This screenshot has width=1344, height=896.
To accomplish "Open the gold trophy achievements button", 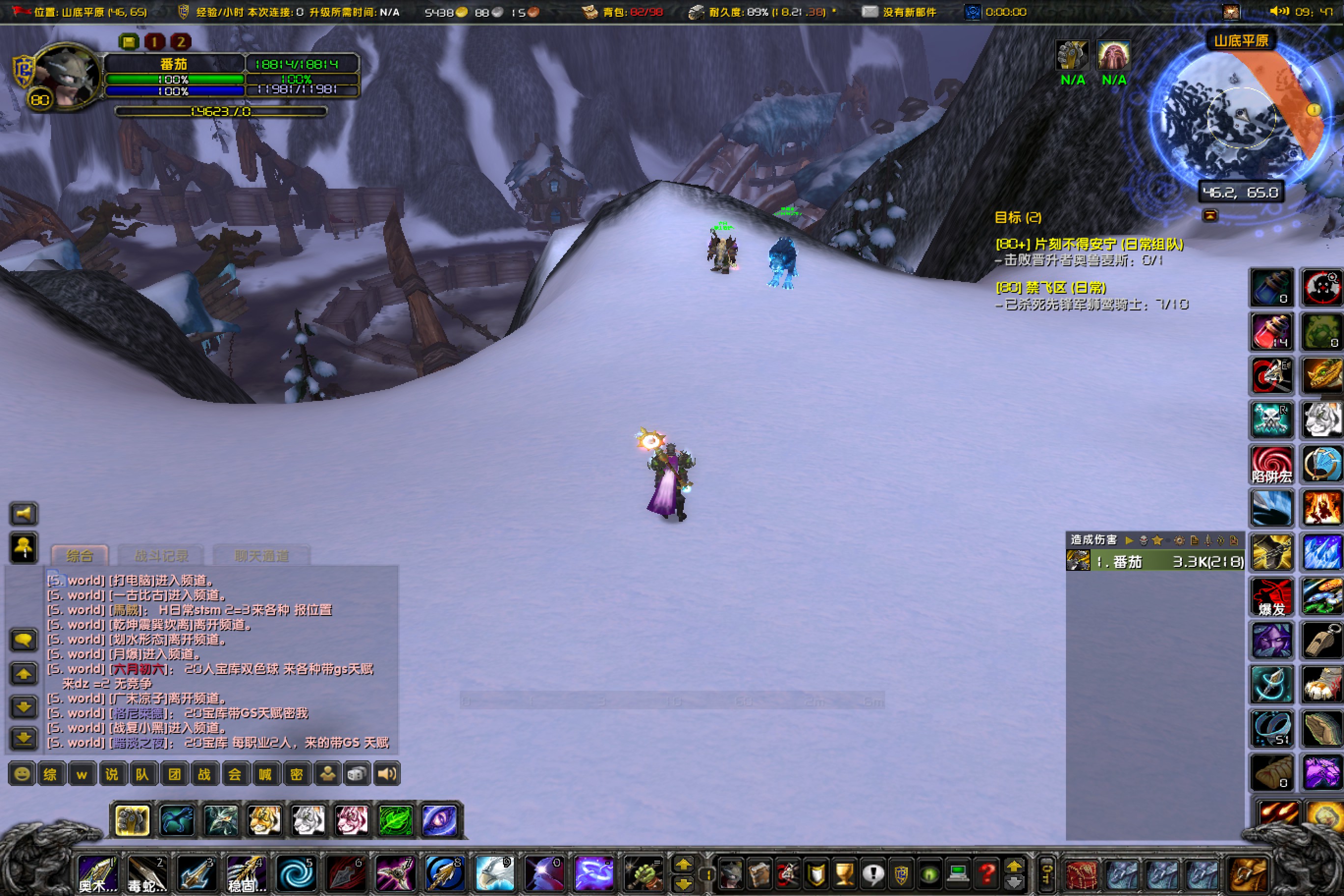I will (x=844, y=874).
